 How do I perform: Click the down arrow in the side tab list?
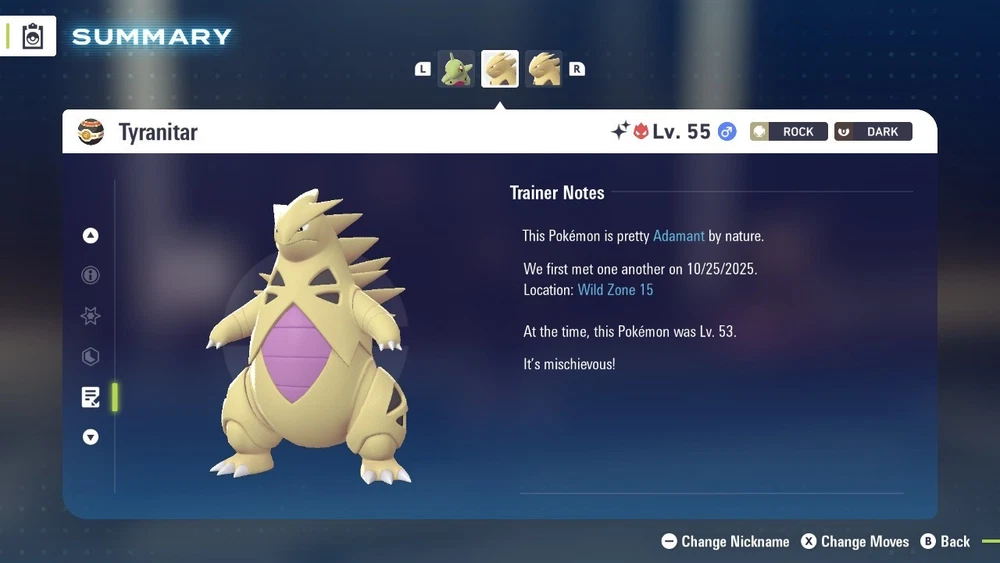(91, 437)
